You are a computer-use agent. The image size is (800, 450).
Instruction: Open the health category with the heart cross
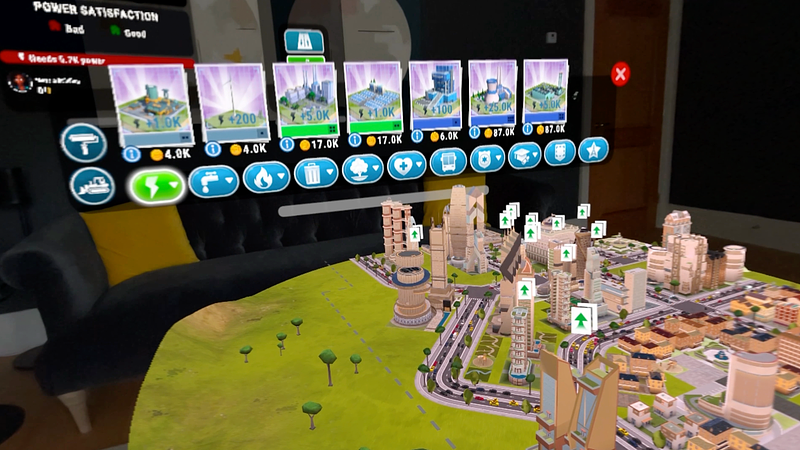[x=406, y=165]
